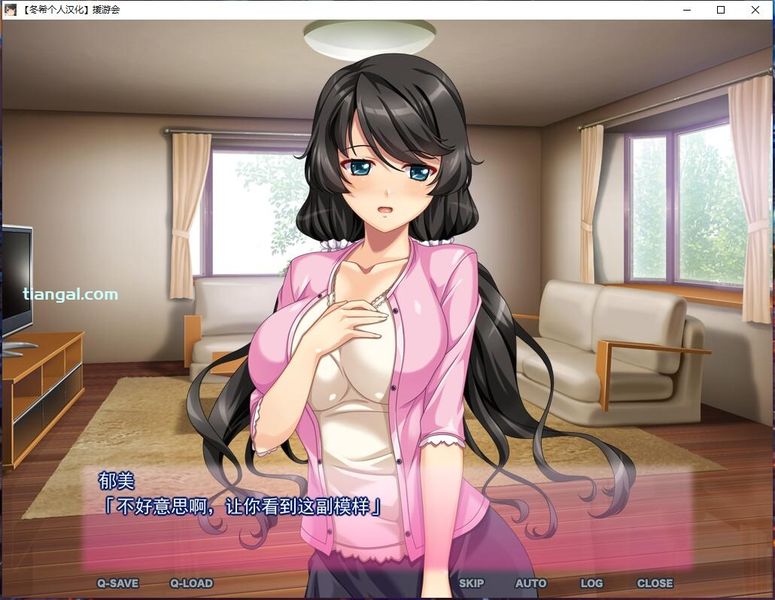Maximize the game window
The image size is (775, 600).
[720, 10]
